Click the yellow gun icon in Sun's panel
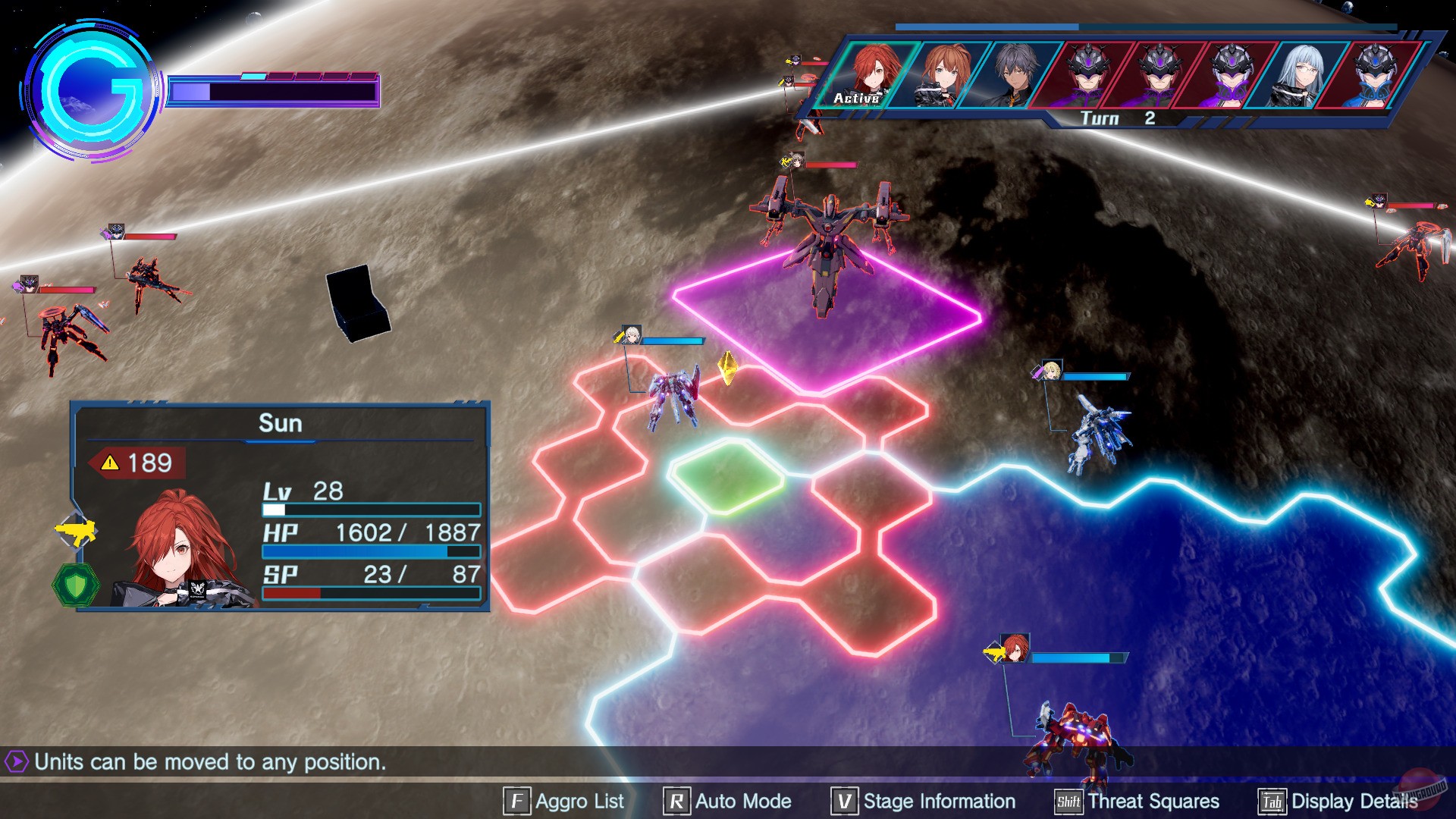This screenshot has width=1456, height=819. click(x=77, y=531)
